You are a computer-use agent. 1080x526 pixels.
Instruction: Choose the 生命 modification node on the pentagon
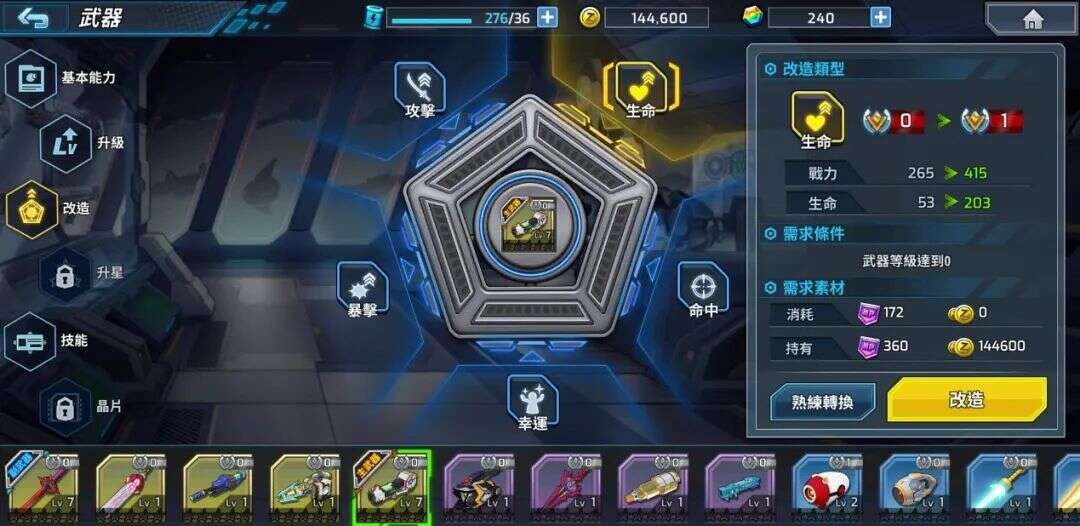[640, 89]
